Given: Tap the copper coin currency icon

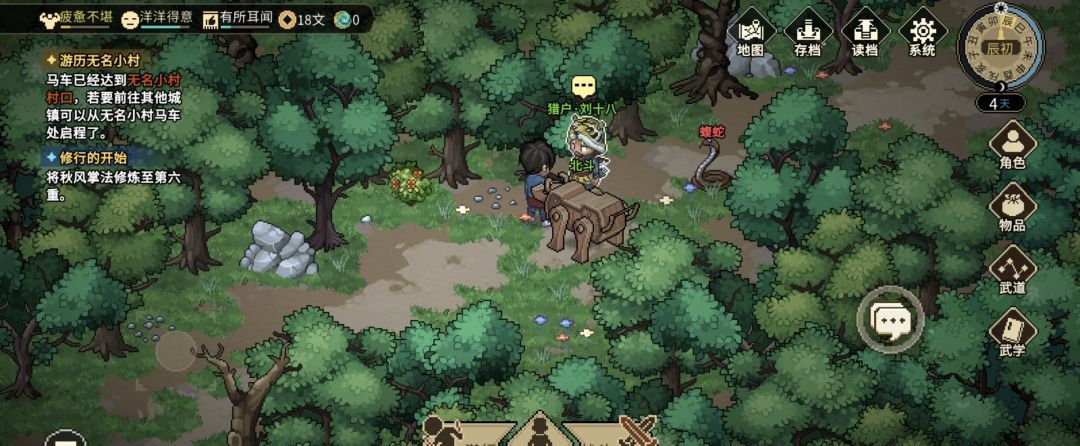Looking at the screenshot, I should (x=287, y=19).
